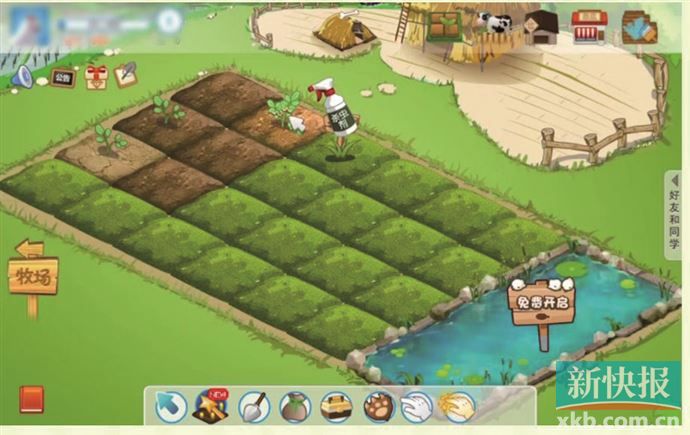Screen dimensions: 690x435
Task: Choose the shovel tool
Action: pos(254,407)
